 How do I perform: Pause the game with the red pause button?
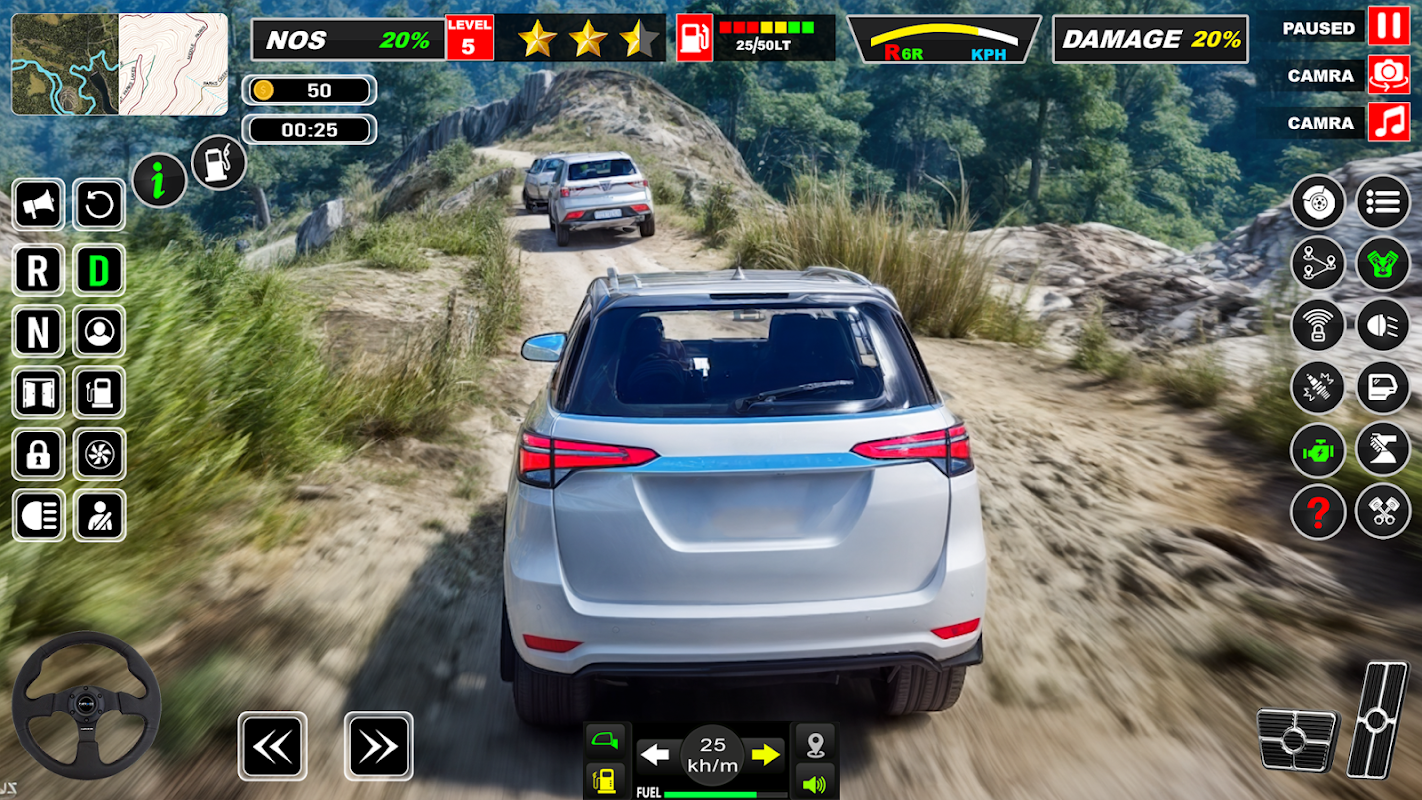coord(1388,27)
